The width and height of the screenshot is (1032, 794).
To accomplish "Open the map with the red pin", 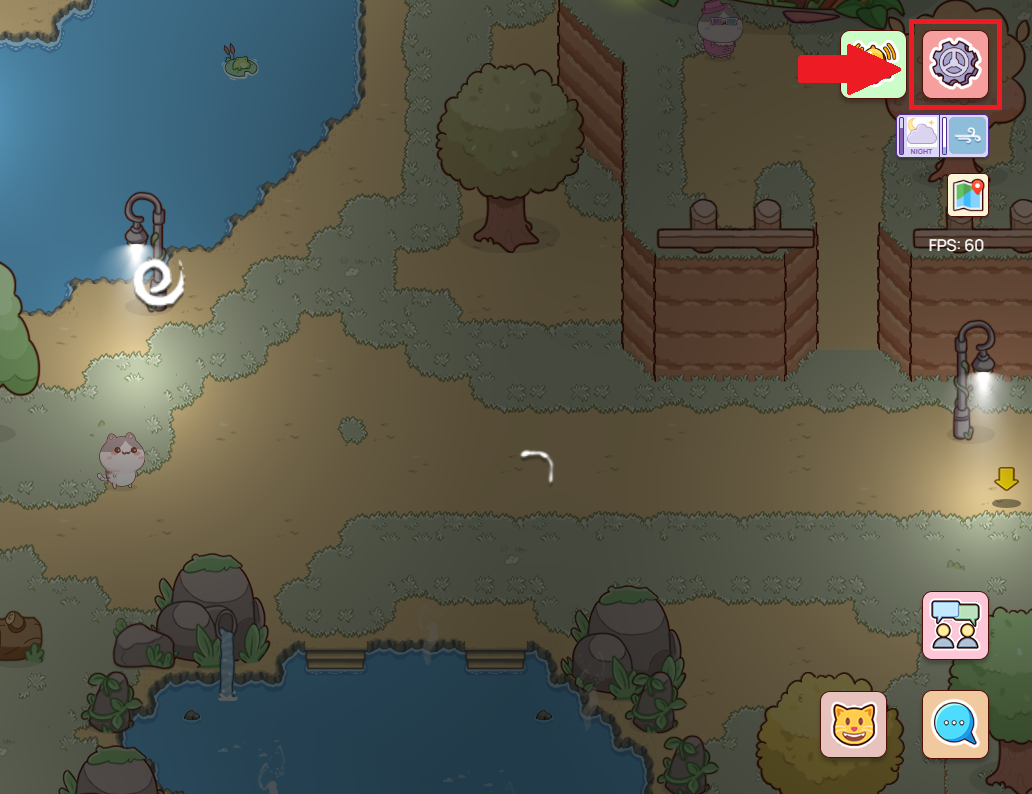I will [967, 195].
